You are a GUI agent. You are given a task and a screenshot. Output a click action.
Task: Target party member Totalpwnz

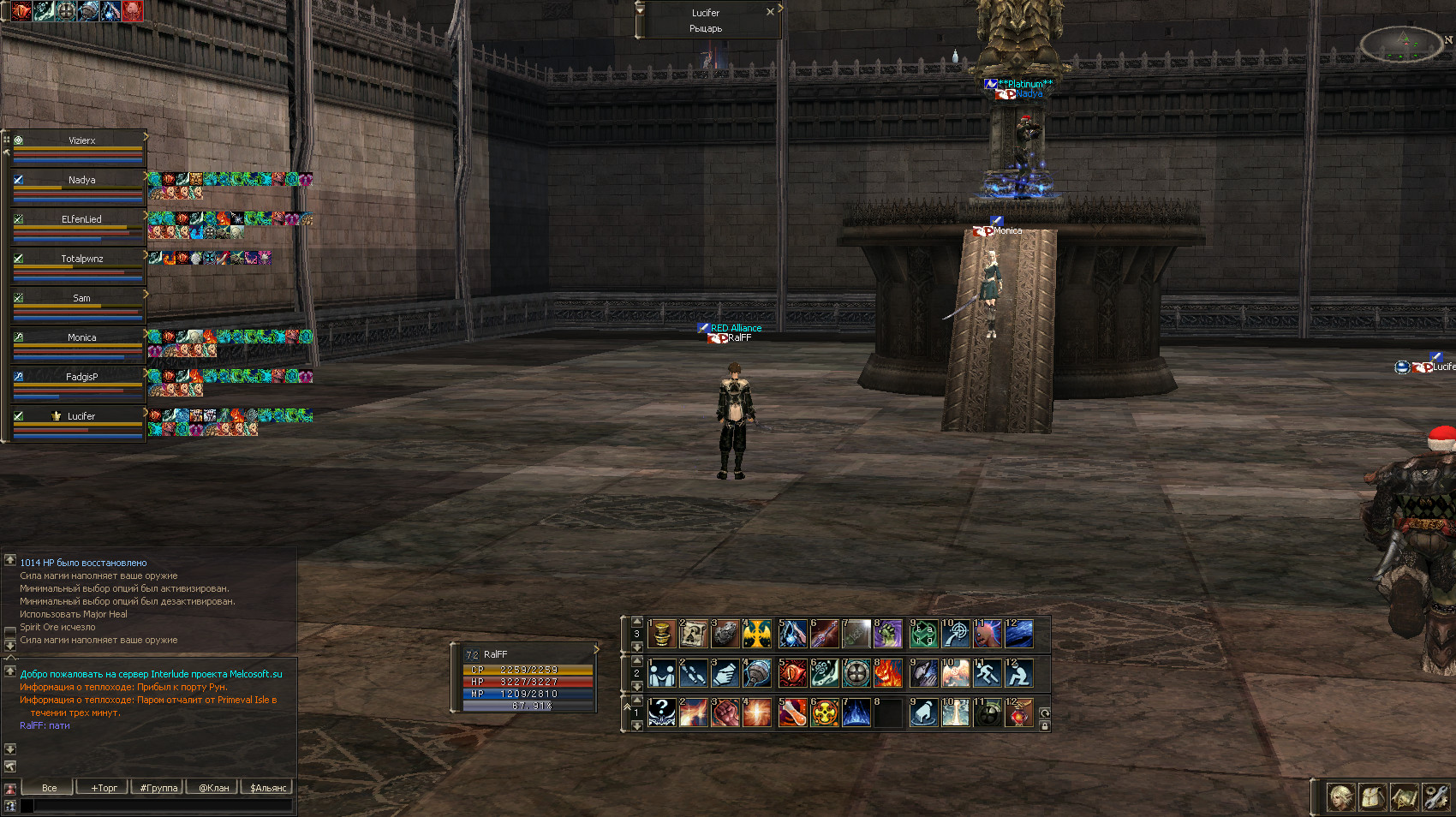pyautogui.click(x=81, y=259)
